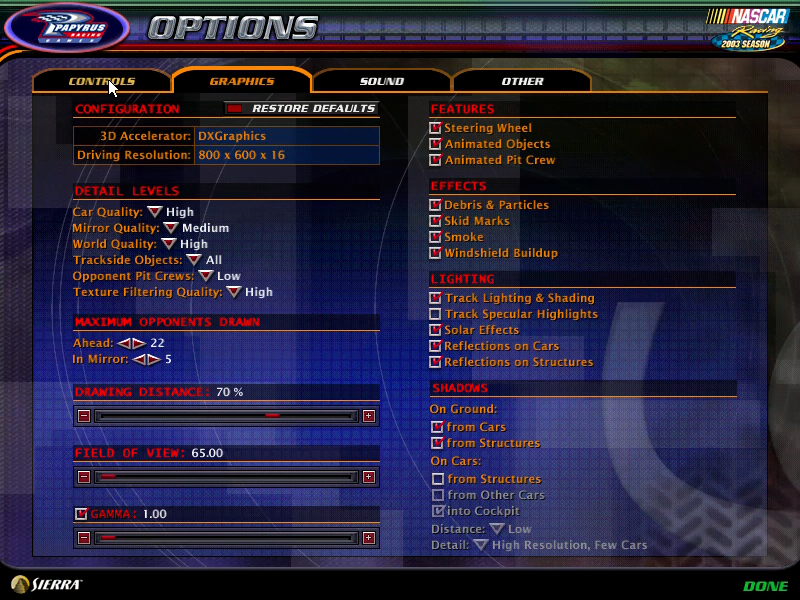Toggle the Gamma checkbox
The image size is (800, 600).
(82, 514)
